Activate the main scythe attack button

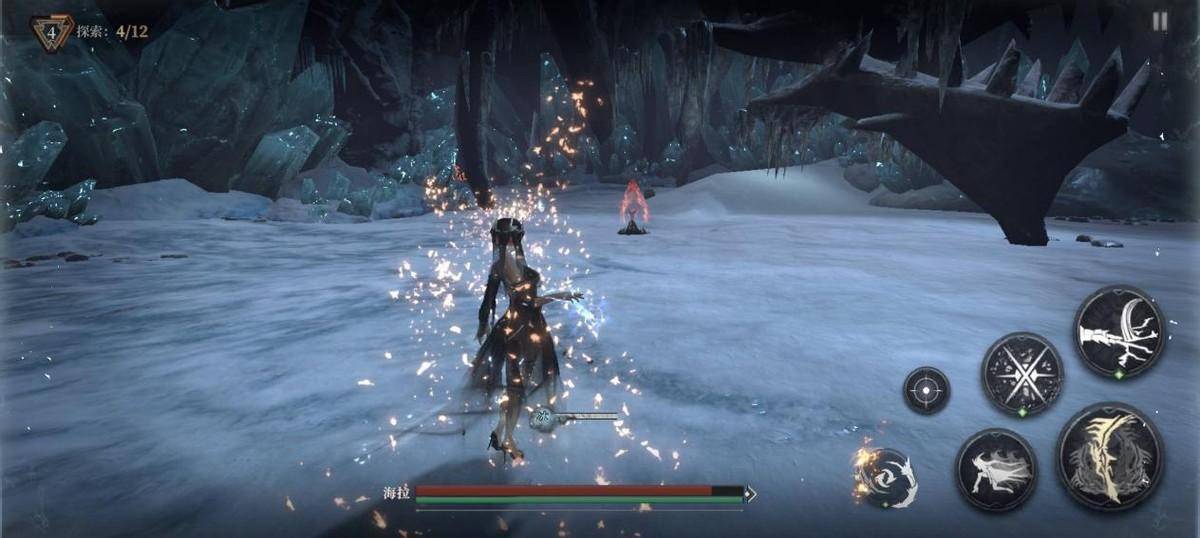pos(1109,457)
